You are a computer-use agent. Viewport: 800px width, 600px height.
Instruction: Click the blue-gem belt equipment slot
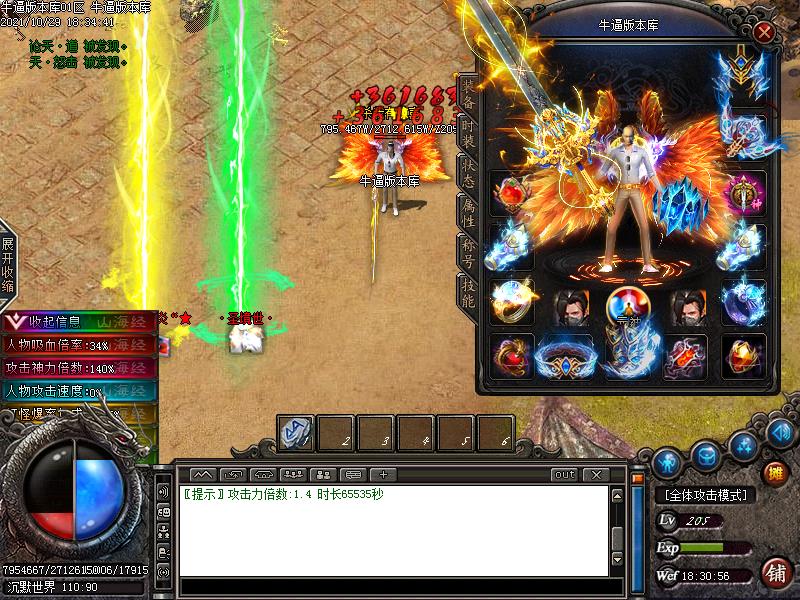pos(565,356)
